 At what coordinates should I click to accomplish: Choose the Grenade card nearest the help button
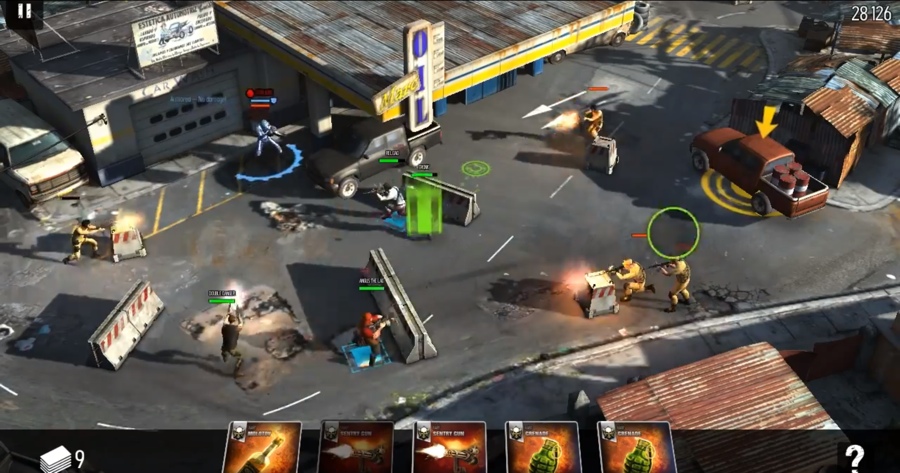[637, 448]
